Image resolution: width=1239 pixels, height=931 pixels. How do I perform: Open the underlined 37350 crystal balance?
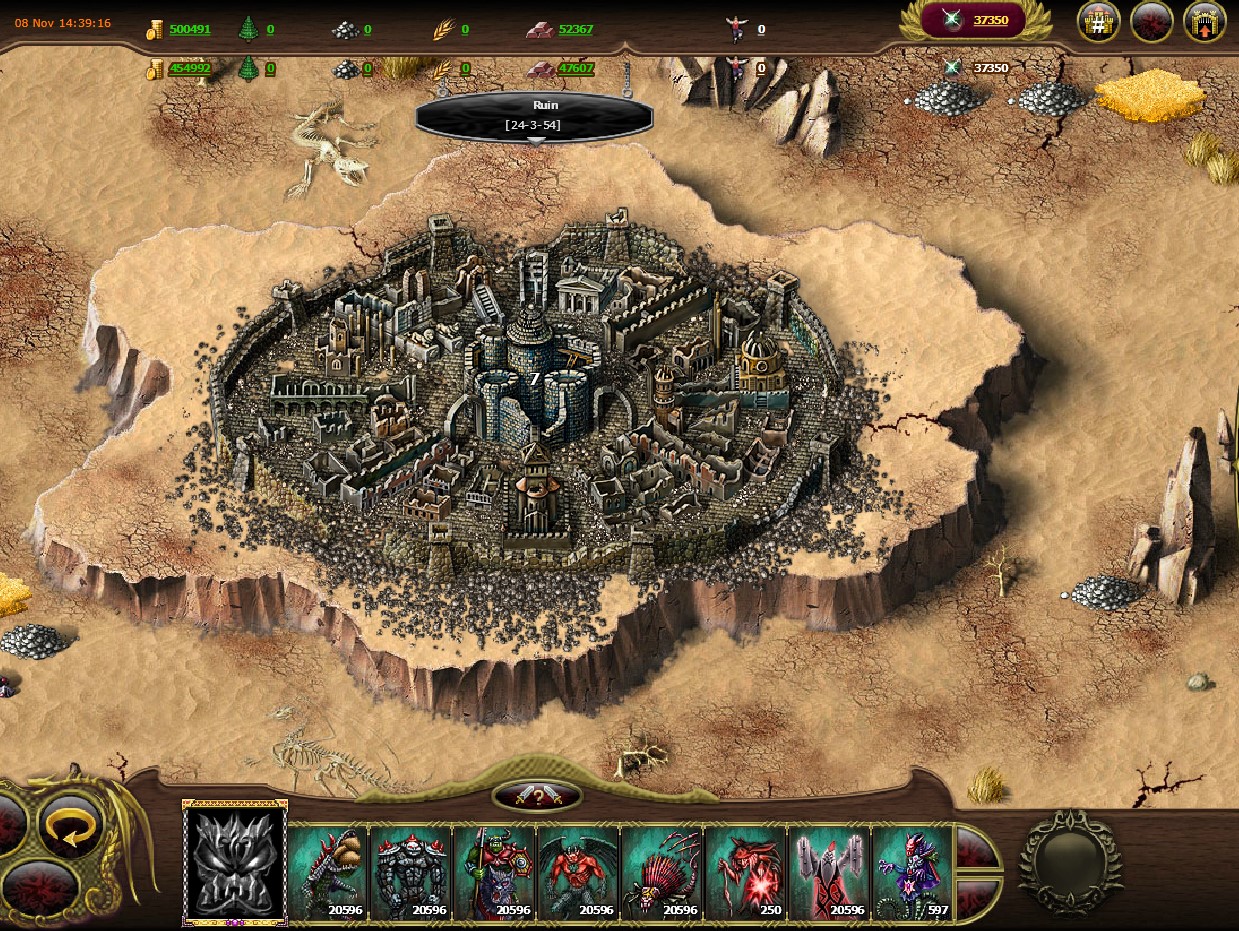click(x=990, y=20)
